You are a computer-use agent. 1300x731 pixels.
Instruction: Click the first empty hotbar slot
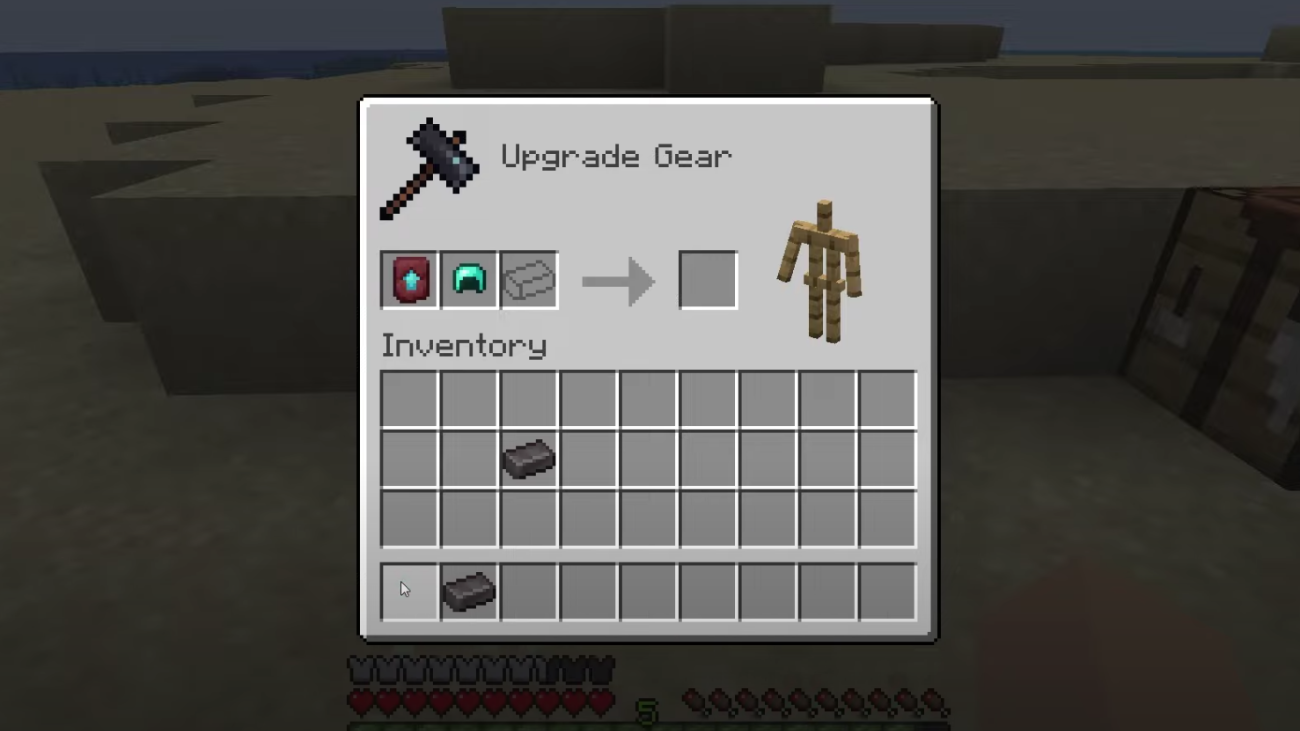point(409,590)
